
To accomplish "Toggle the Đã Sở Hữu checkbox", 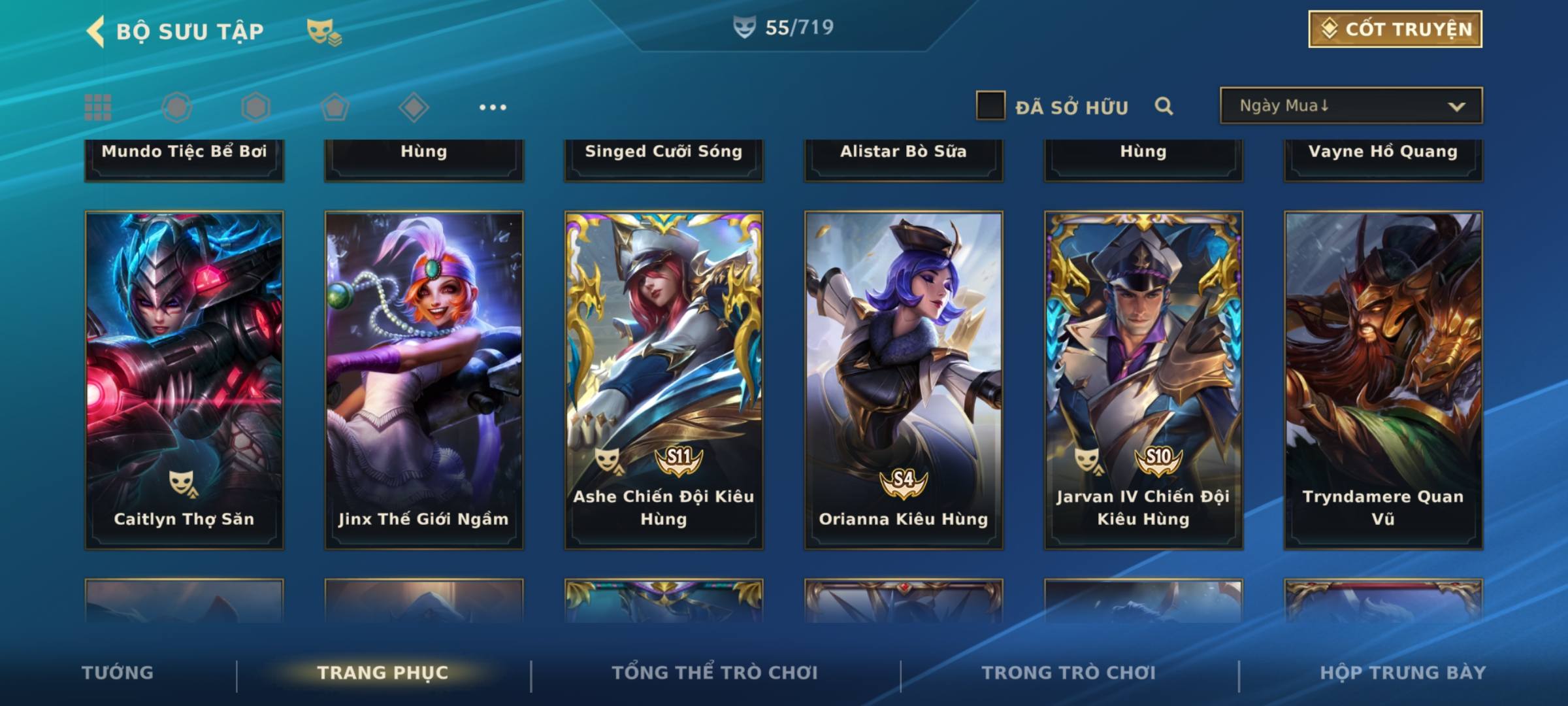I will (x=990, y=106).
